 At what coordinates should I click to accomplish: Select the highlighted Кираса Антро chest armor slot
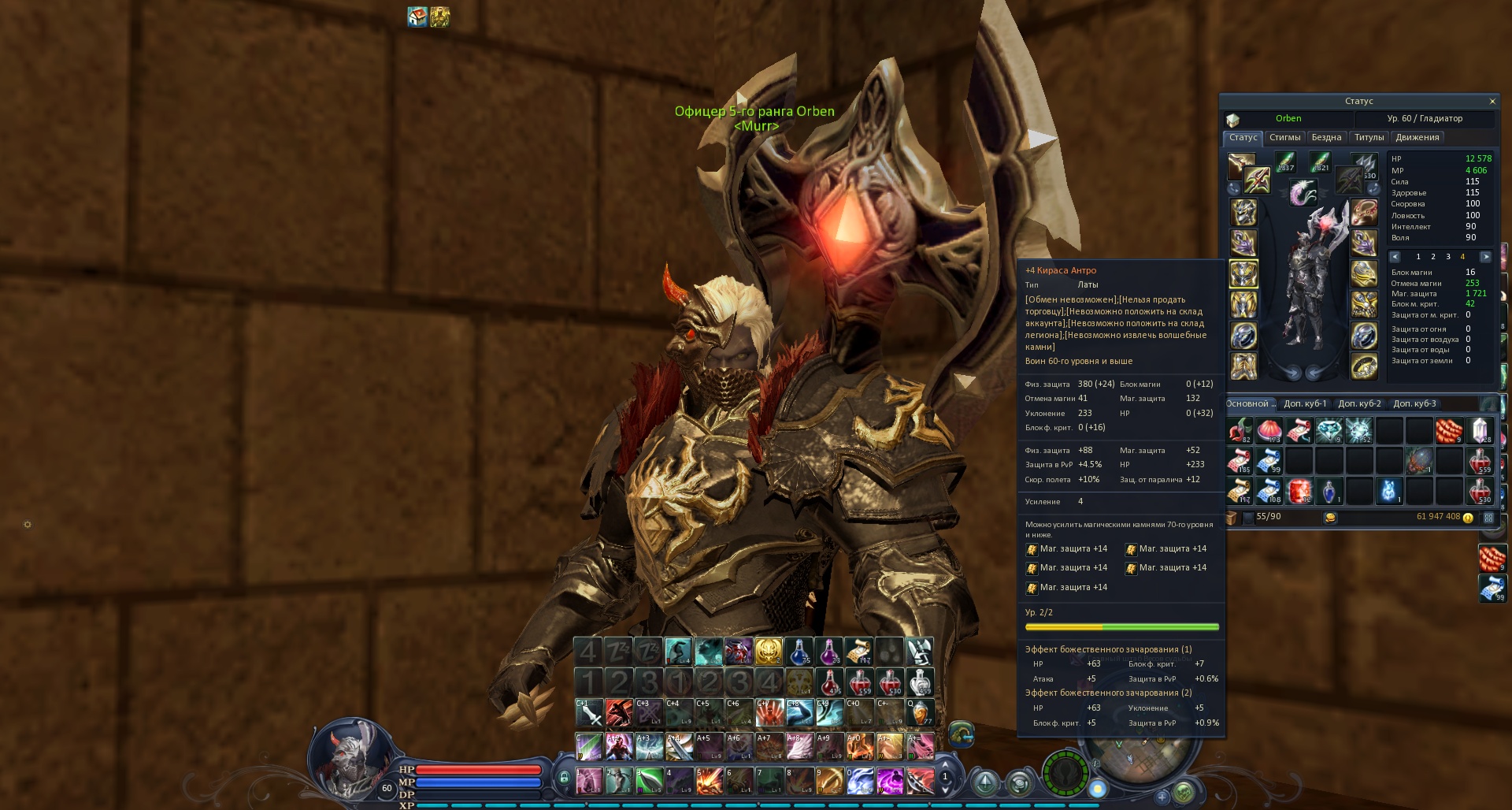coord(1243,275)
